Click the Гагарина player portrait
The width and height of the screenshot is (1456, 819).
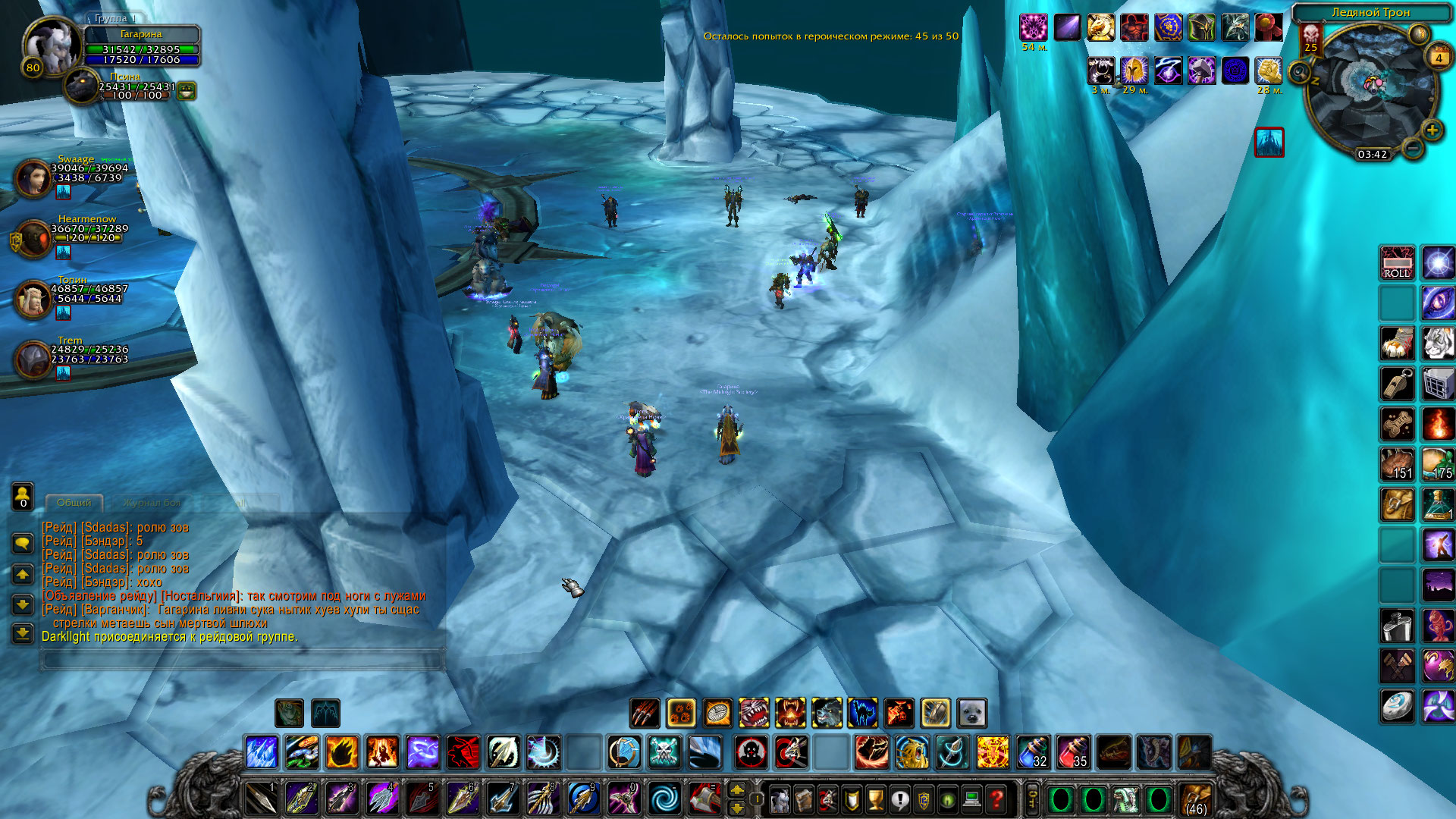(51, 47)
